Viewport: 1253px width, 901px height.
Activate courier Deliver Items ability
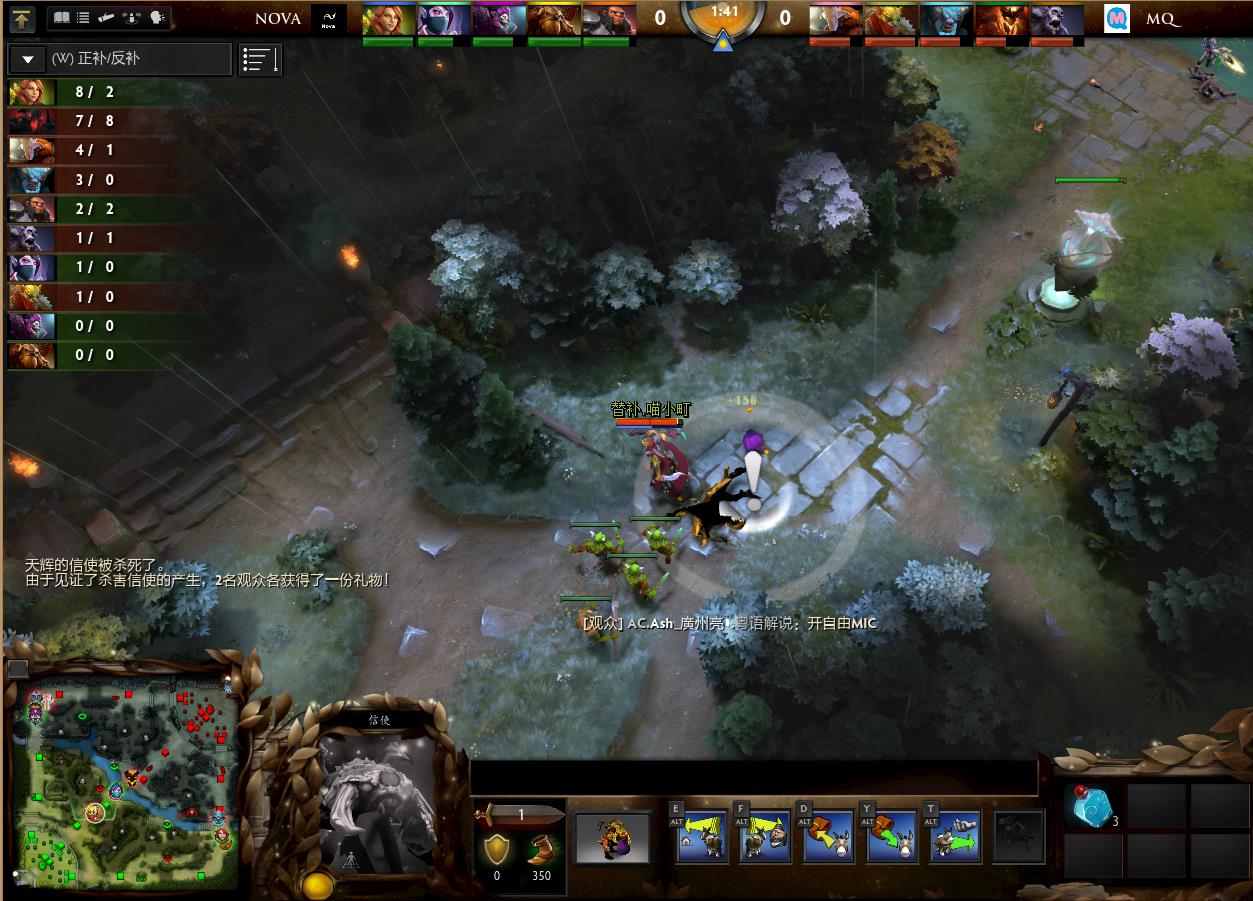tap(954, 838)
